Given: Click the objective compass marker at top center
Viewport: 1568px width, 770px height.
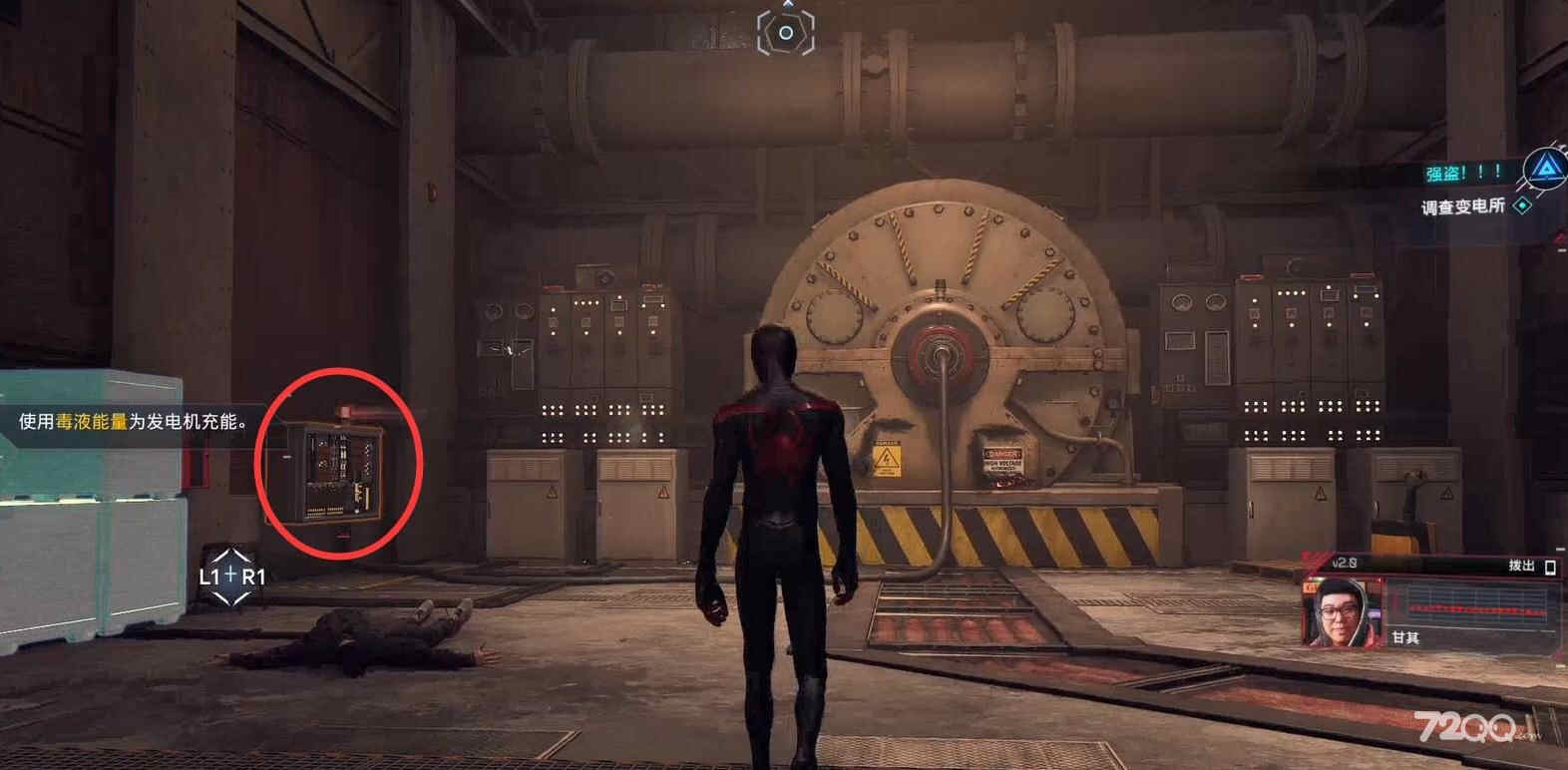Looking at the screenshot, I should click(786, 33).
